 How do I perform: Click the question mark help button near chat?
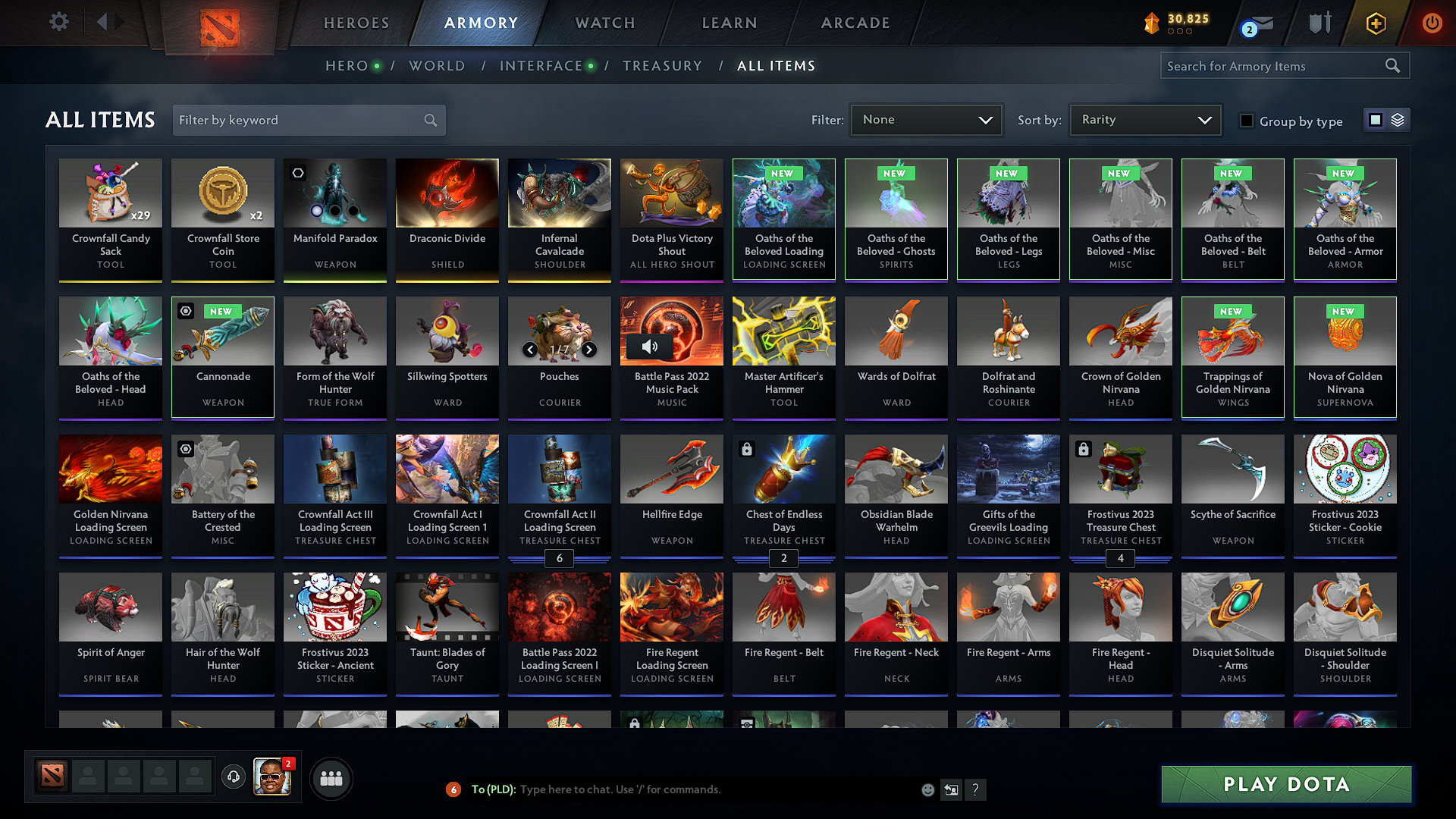click(x=976, y=789)
